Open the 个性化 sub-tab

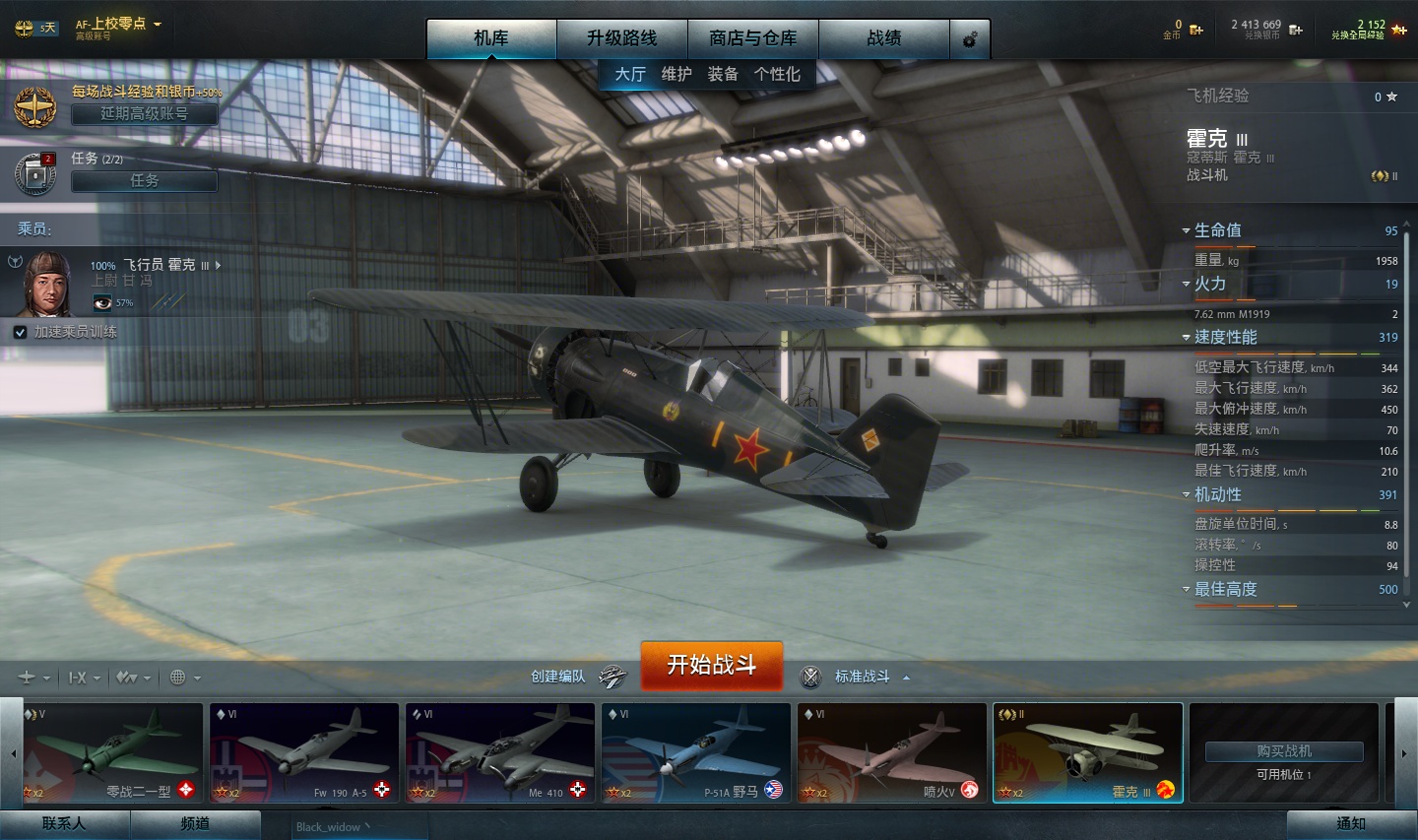tap(780, 73)
